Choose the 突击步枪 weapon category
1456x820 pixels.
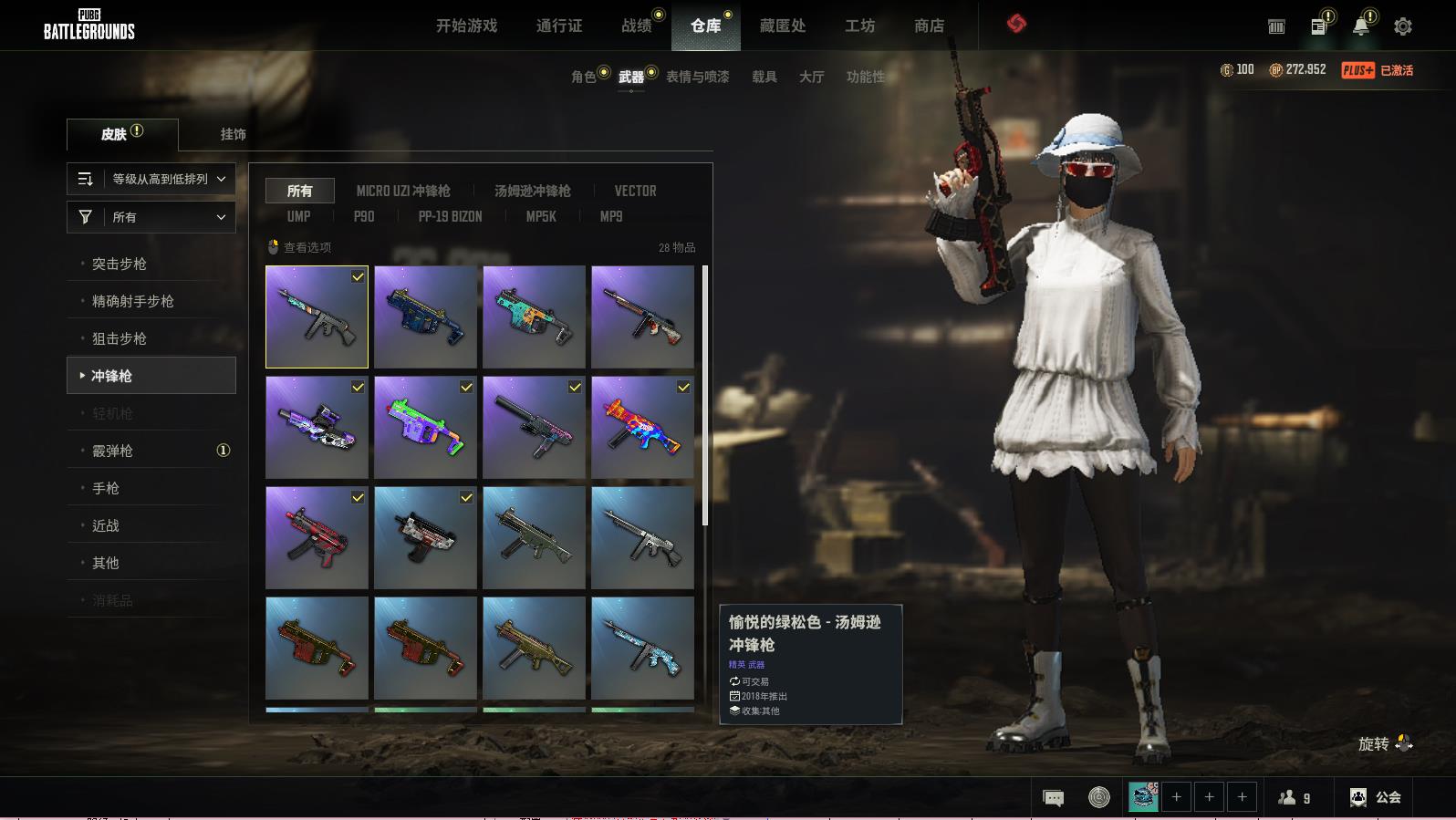(120, 264)
